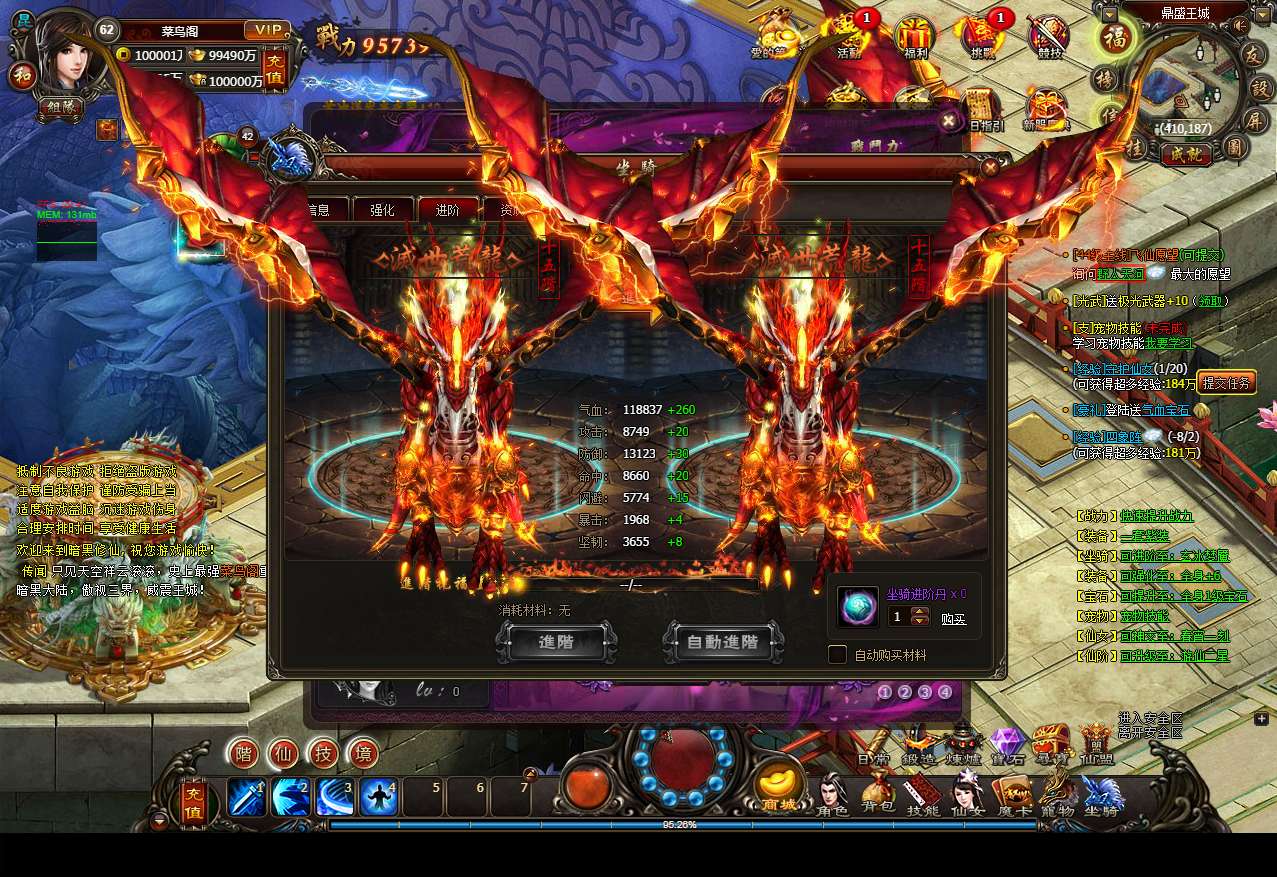Image resolution: width=1277 pixels, height=877 pixels.
Task: Open the 福利 gift box menu
Action: tap(914, 37)
